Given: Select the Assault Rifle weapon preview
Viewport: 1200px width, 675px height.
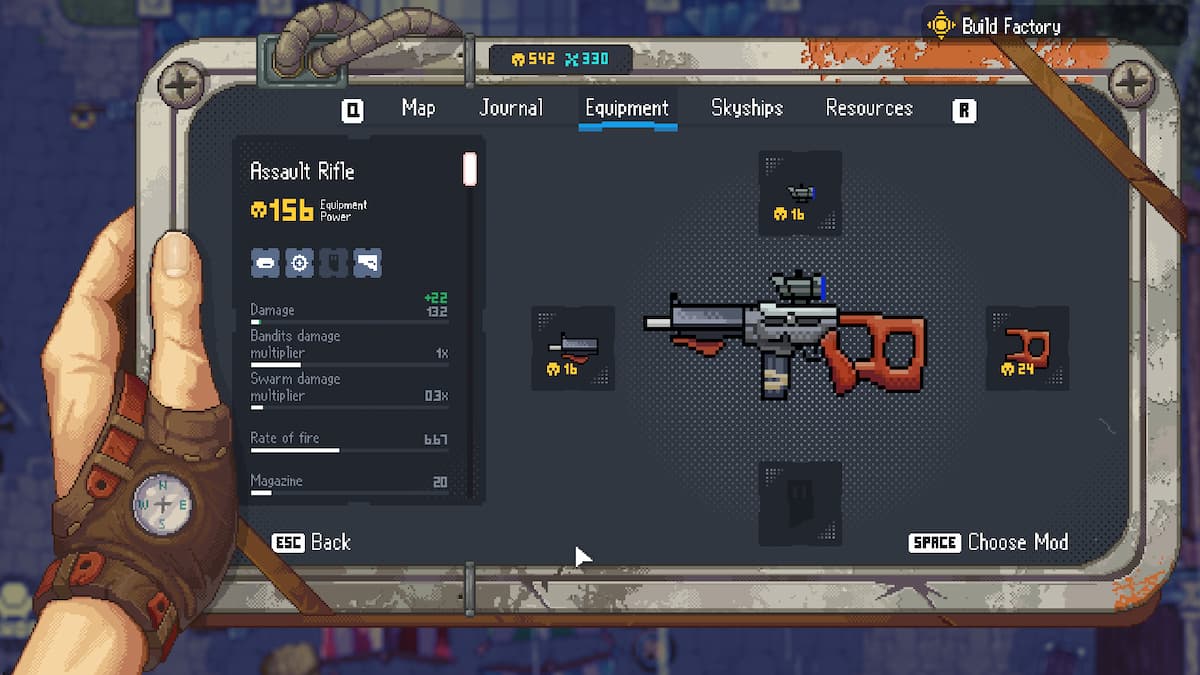Looking at the screenshot, I should click(785, 335).
